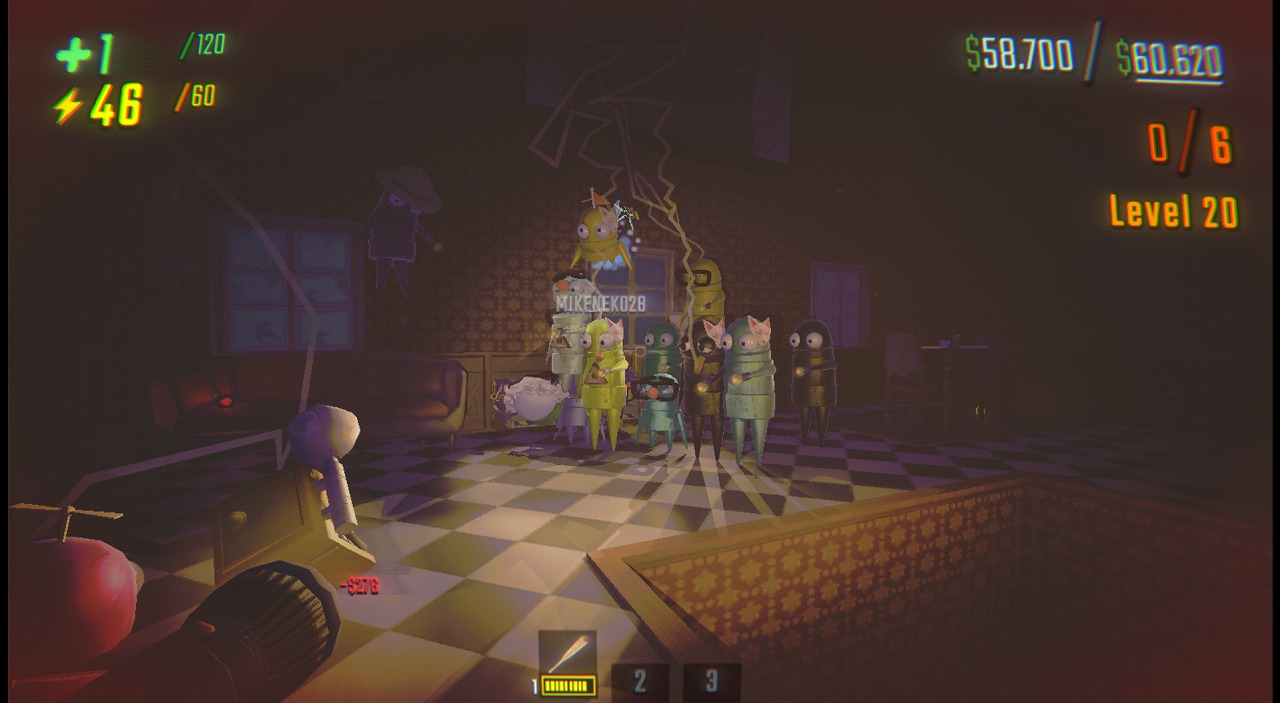Select the empty hotbar slot numbered 2
Viewport: 1280px width, 703px height.
640,681
